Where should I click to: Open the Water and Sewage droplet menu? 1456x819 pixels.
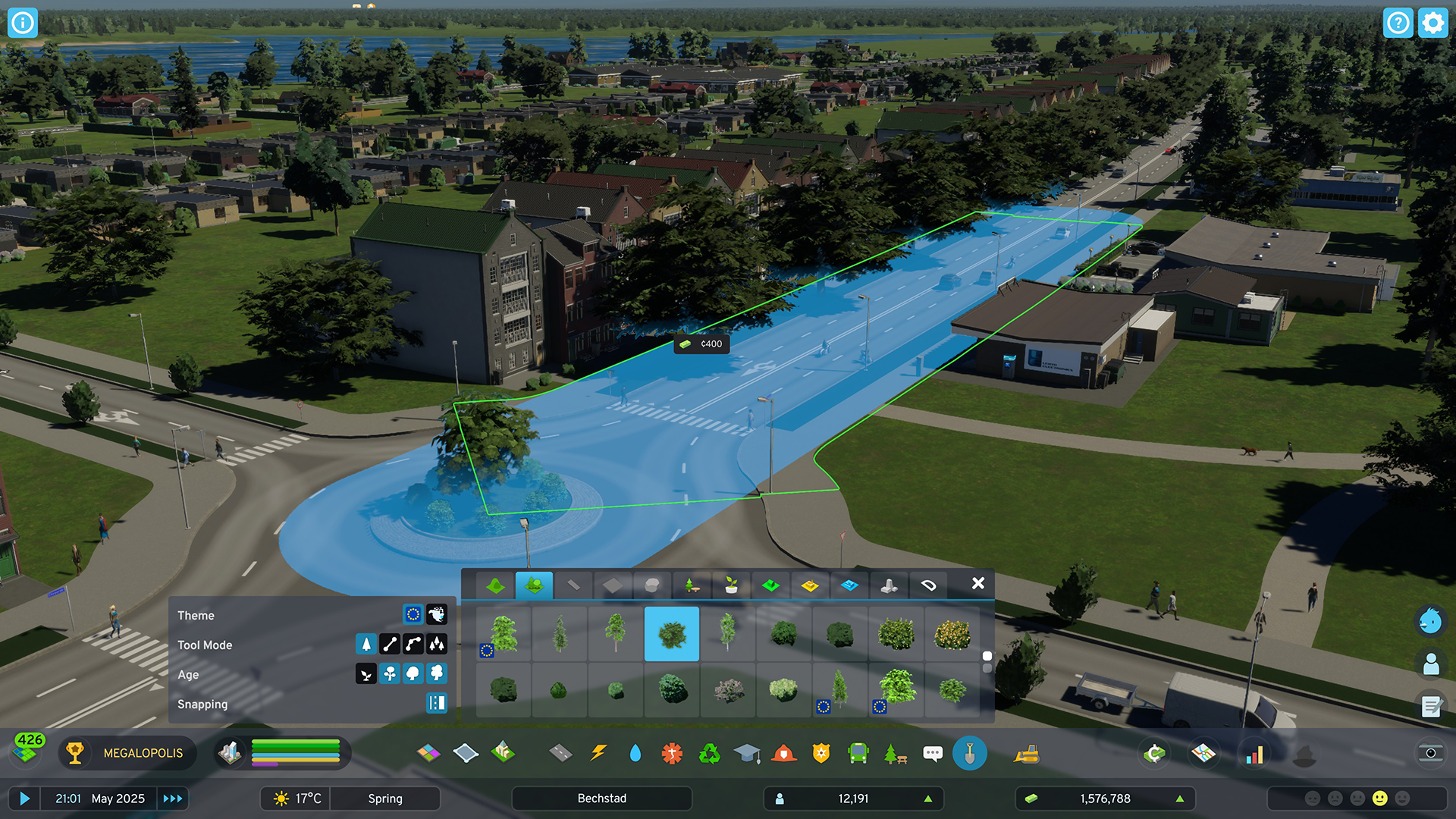635,753
